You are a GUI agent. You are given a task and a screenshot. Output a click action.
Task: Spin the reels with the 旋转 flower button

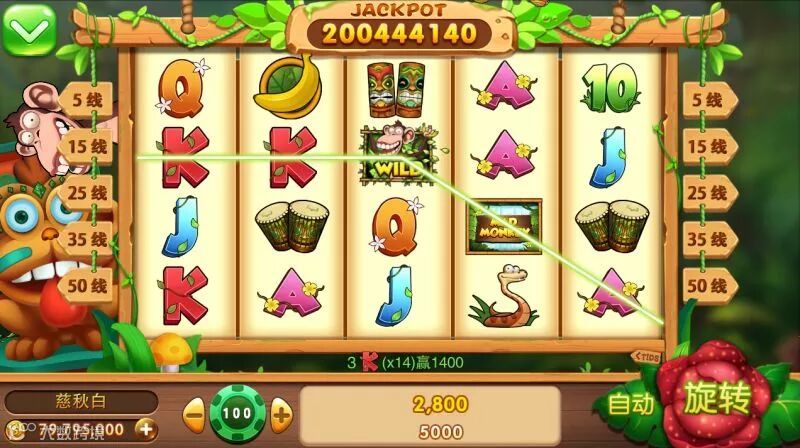pos(716,399)
